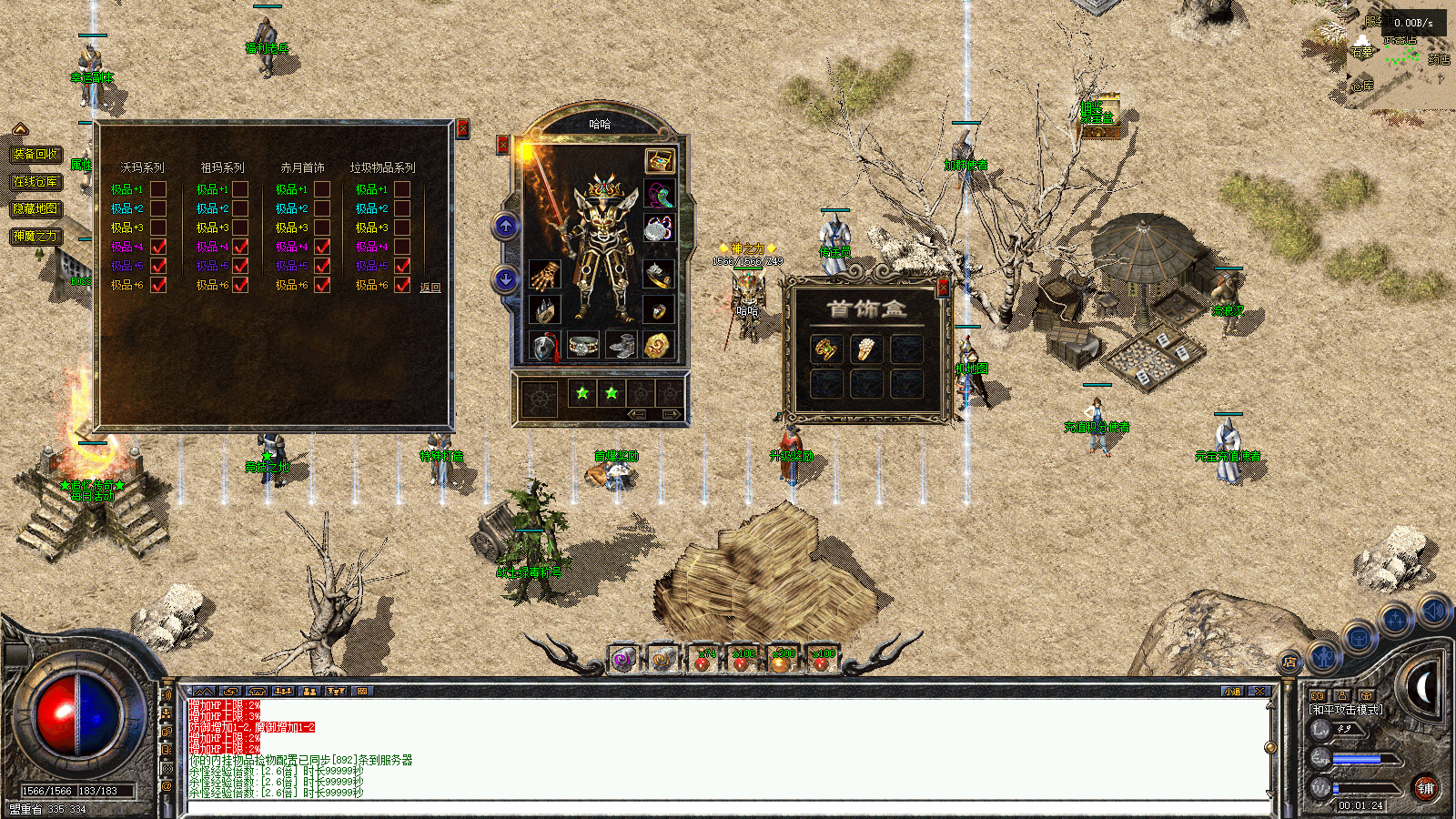Close the 哈哈 character equipment window
The width and height of the screenshot is (1456, 819).
tap(502, 145)
